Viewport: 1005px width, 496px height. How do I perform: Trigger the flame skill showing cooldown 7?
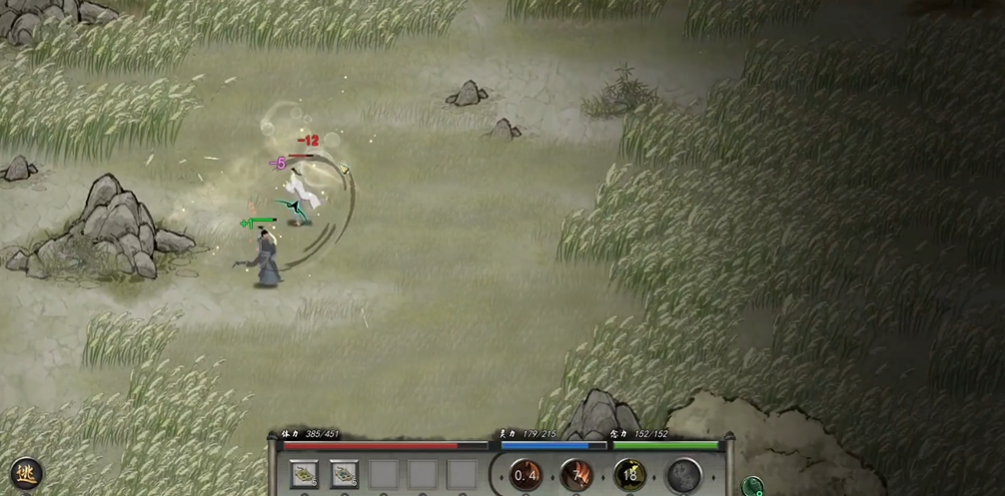(577, 475)
